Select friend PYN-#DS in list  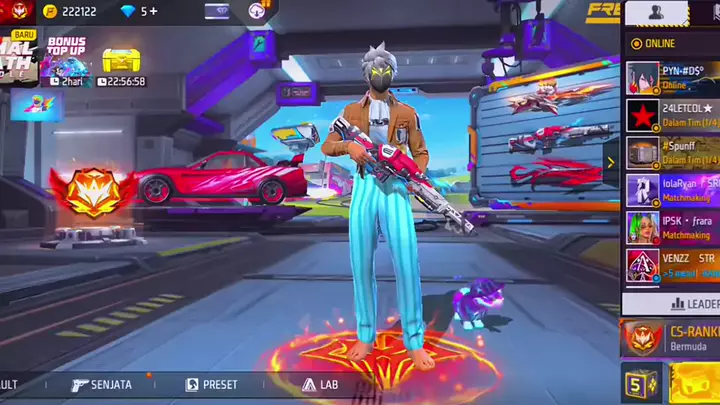point(672,77)
